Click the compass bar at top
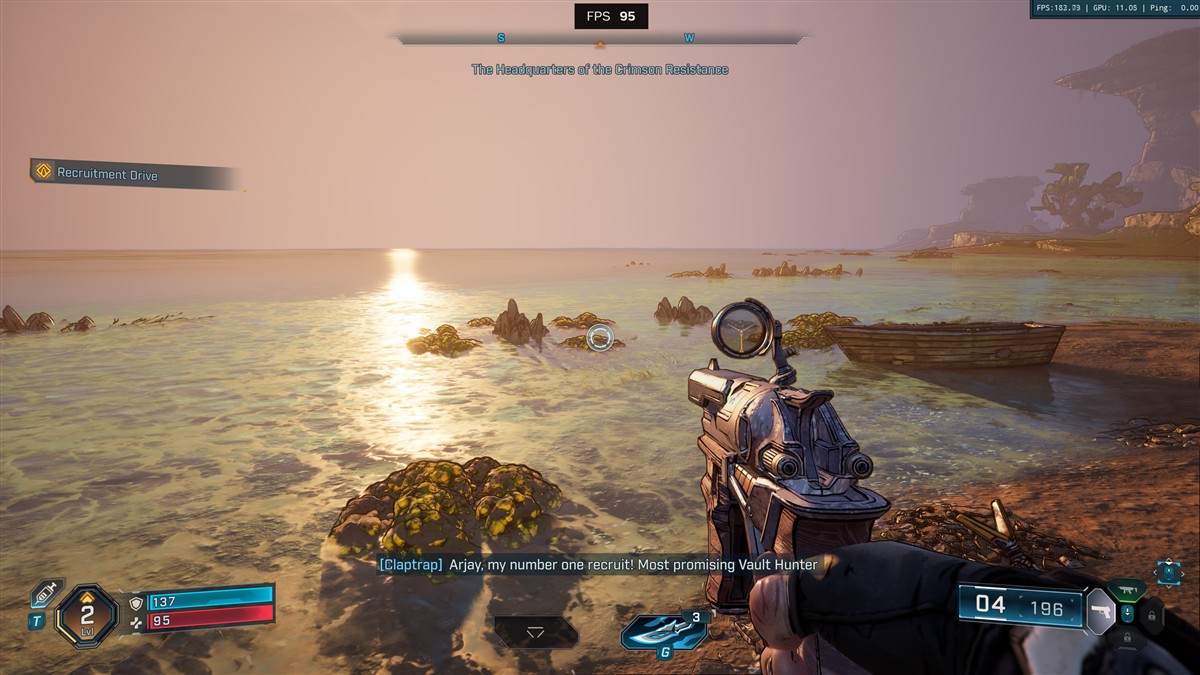The image size is (1200, 675). (x=600, y=39)
